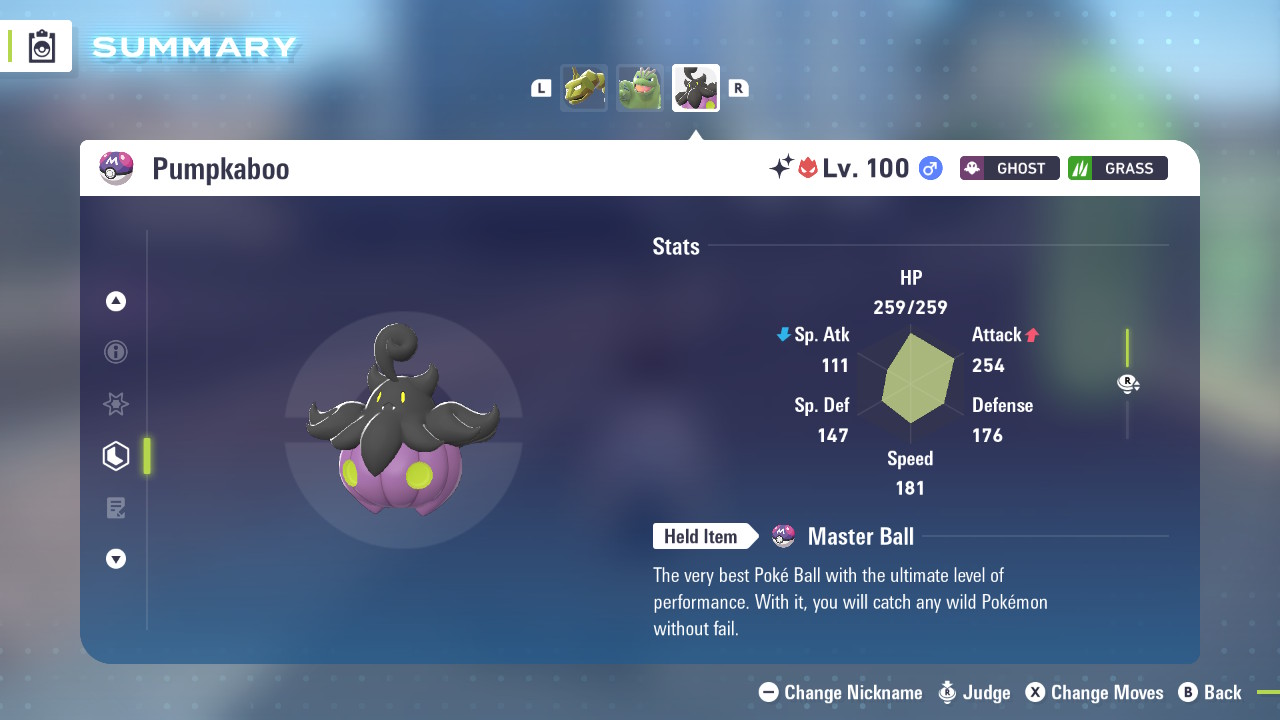The width and height of the screenshot is (1280, 720).
Task: Open the Judge function
Action: click(975, 692)
